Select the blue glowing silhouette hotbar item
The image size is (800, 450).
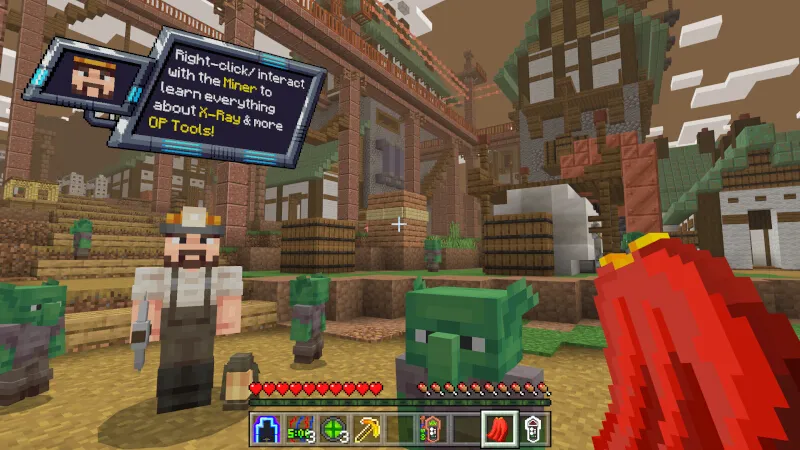[265, 428]
